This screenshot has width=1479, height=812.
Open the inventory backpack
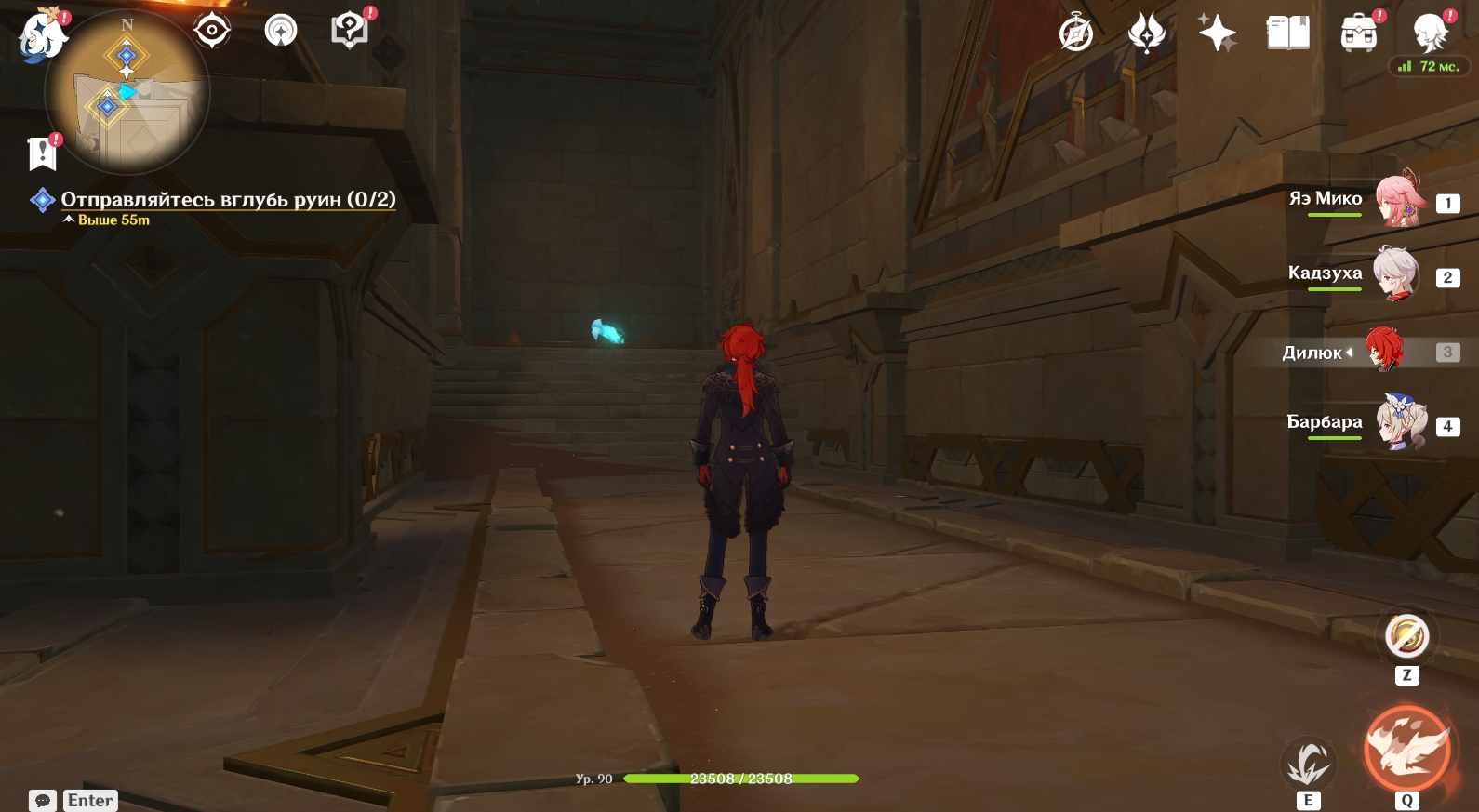click(1359, 33)
